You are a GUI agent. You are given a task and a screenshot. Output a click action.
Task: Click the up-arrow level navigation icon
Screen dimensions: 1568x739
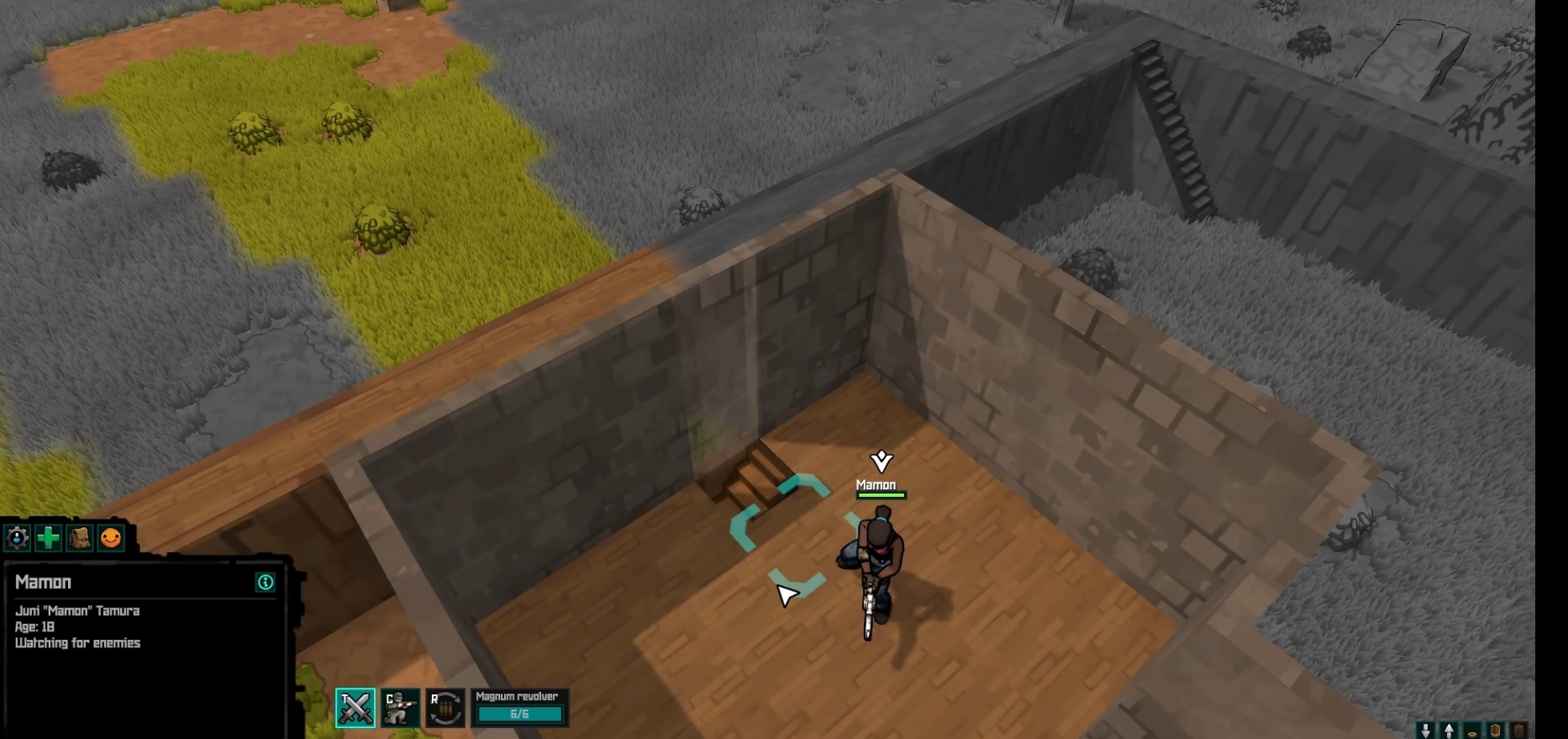1449,730
